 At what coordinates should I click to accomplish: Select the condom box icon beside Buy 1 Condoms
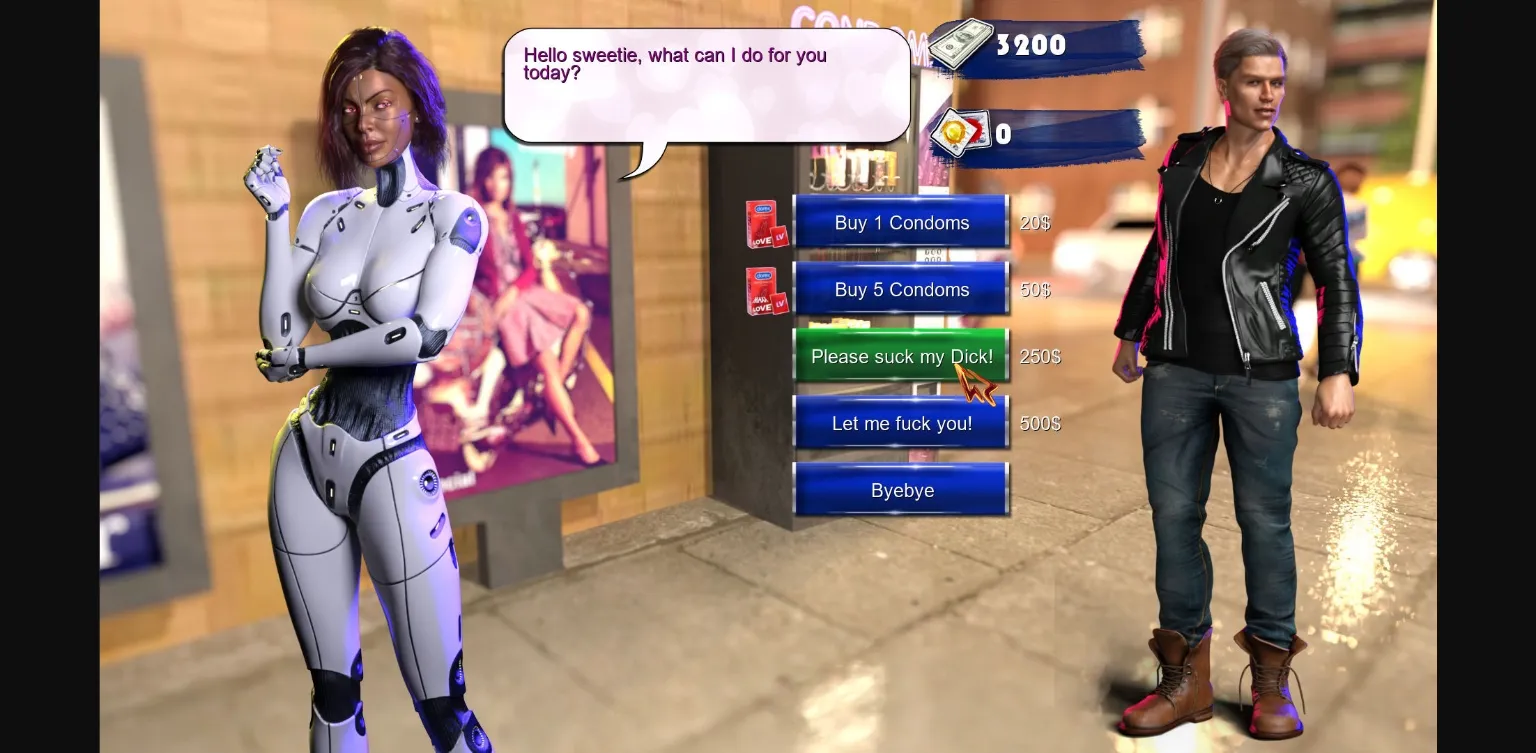point(765,222)
